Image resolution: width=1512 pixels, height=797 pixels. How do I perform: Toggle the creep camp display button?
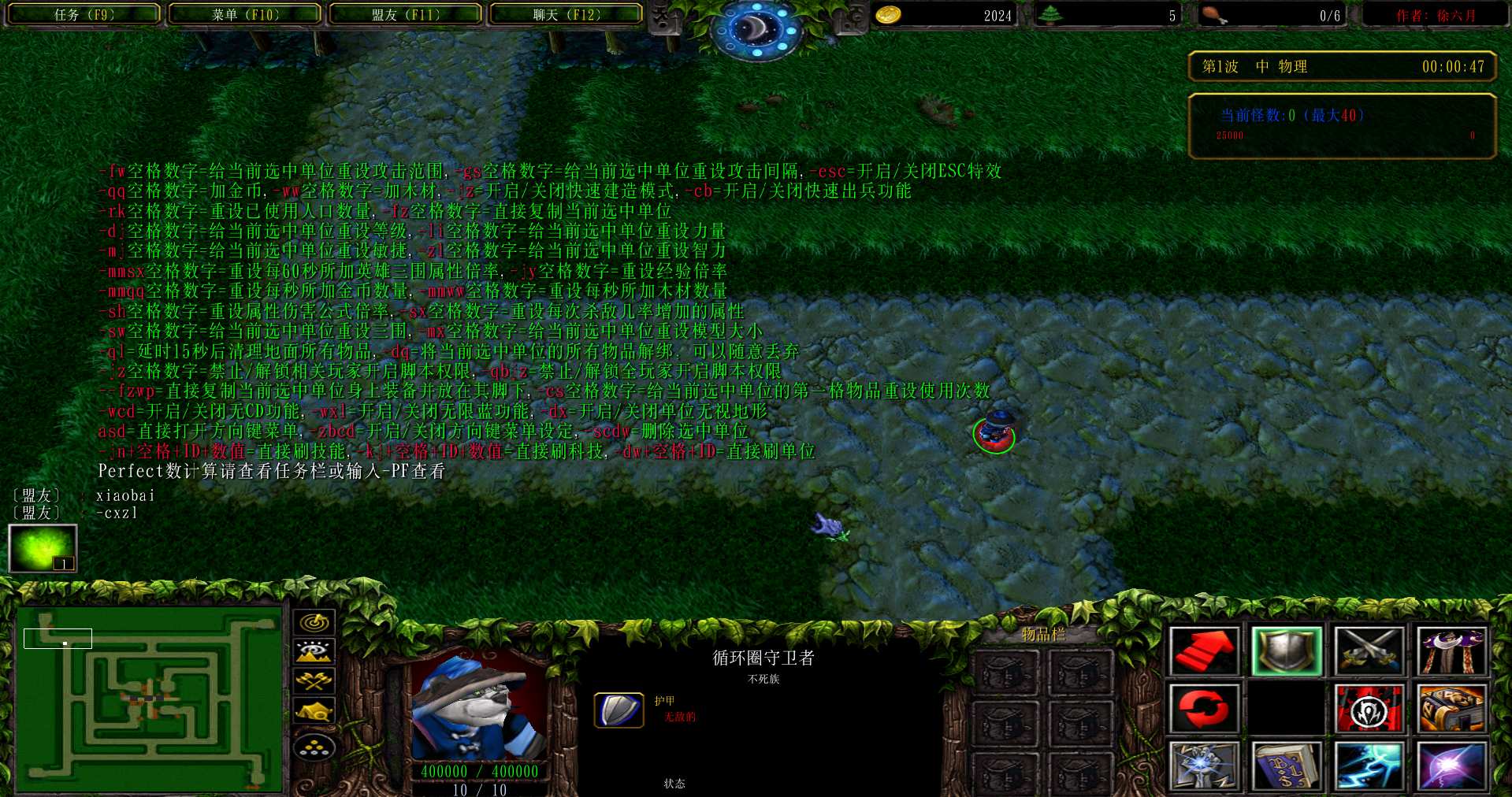[x=314, y=711]
